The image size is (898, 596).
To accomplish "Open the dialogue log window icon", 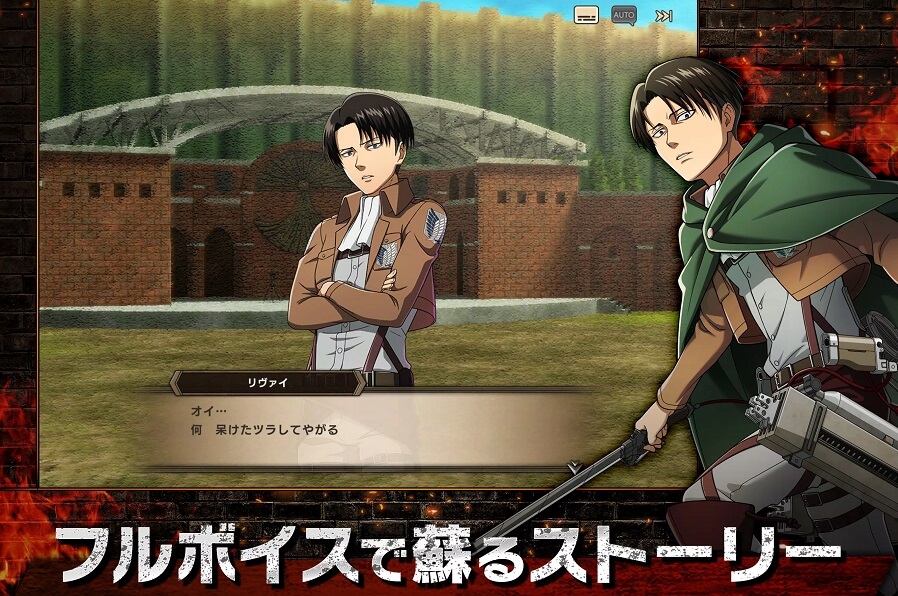I will click(x=586, y=15).
